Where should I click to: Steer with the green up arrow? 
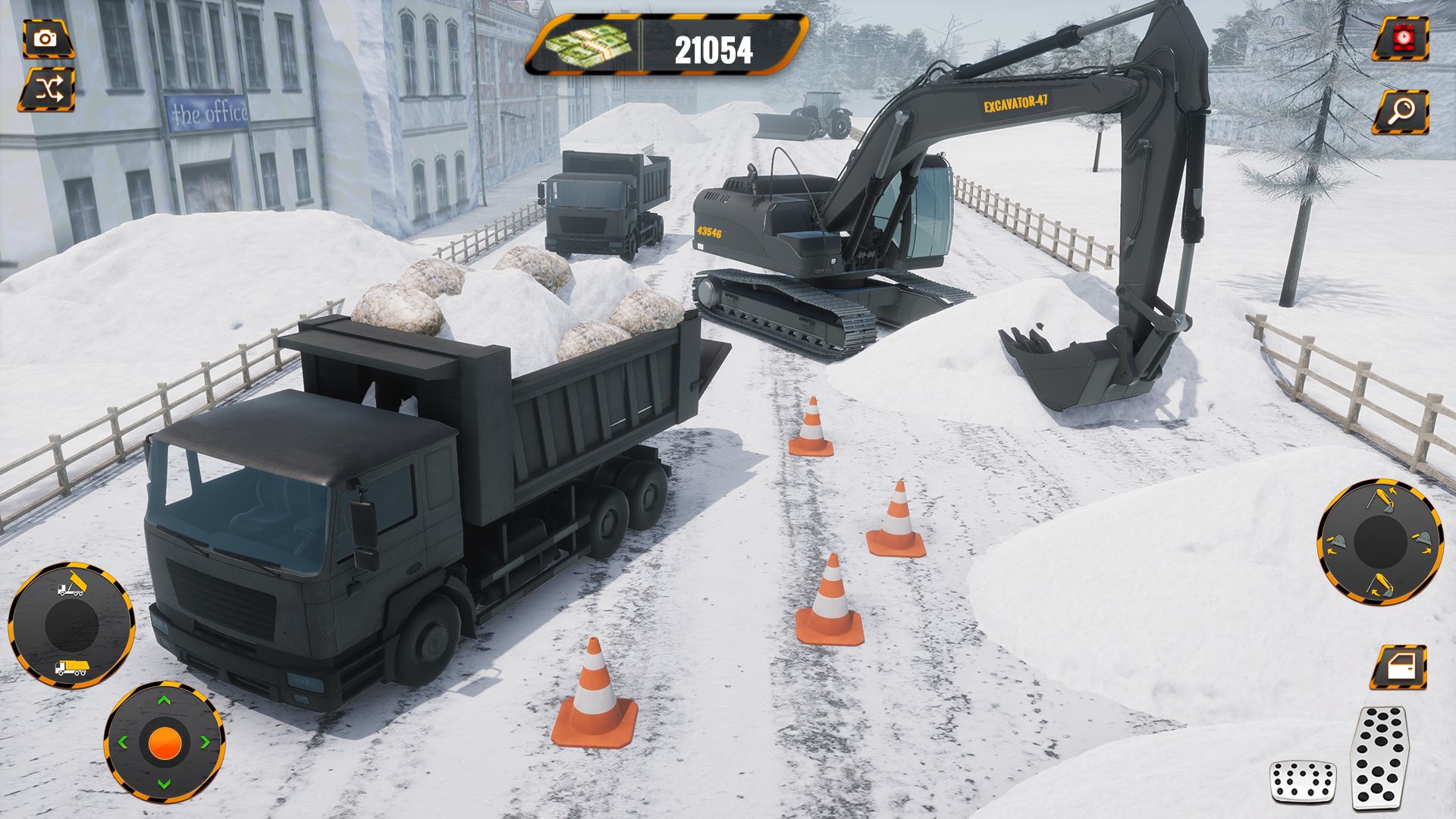tap(164, 701)
